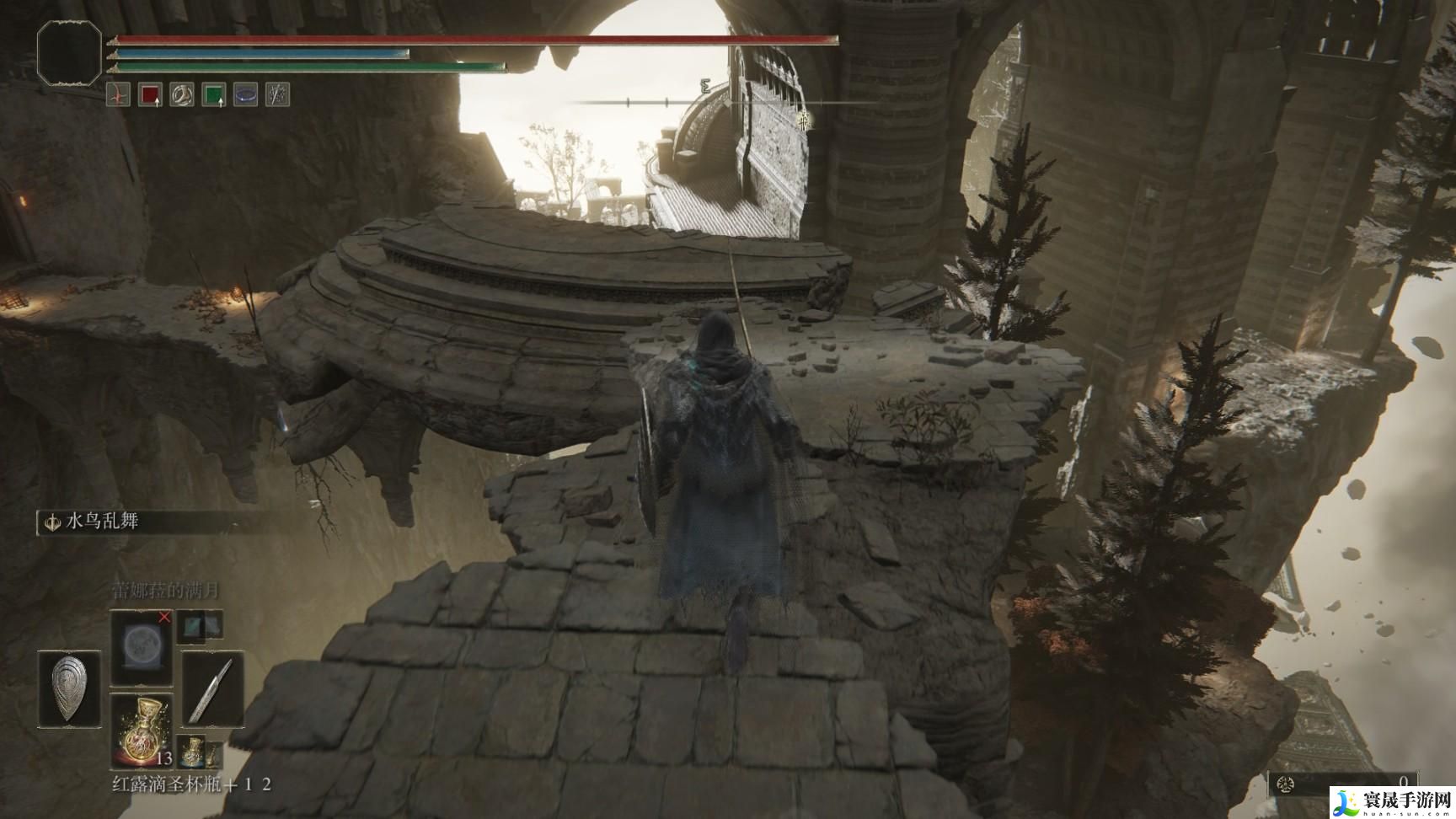Select the teardrop shield in left-hand slot
Screen dimensions: 1456x819
pos(69,688)
